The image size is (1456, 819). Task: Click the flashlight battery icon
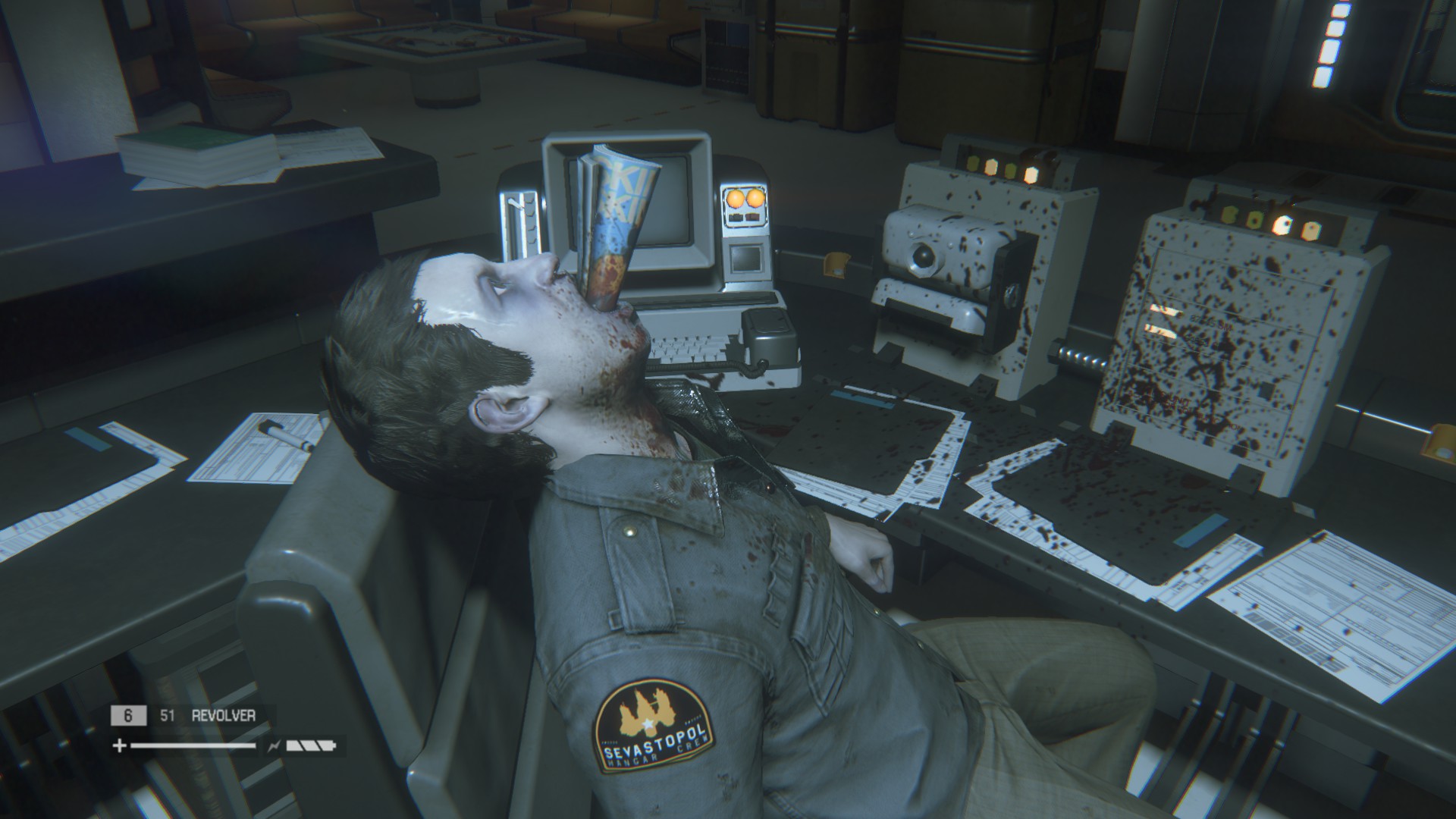(311, 746)
